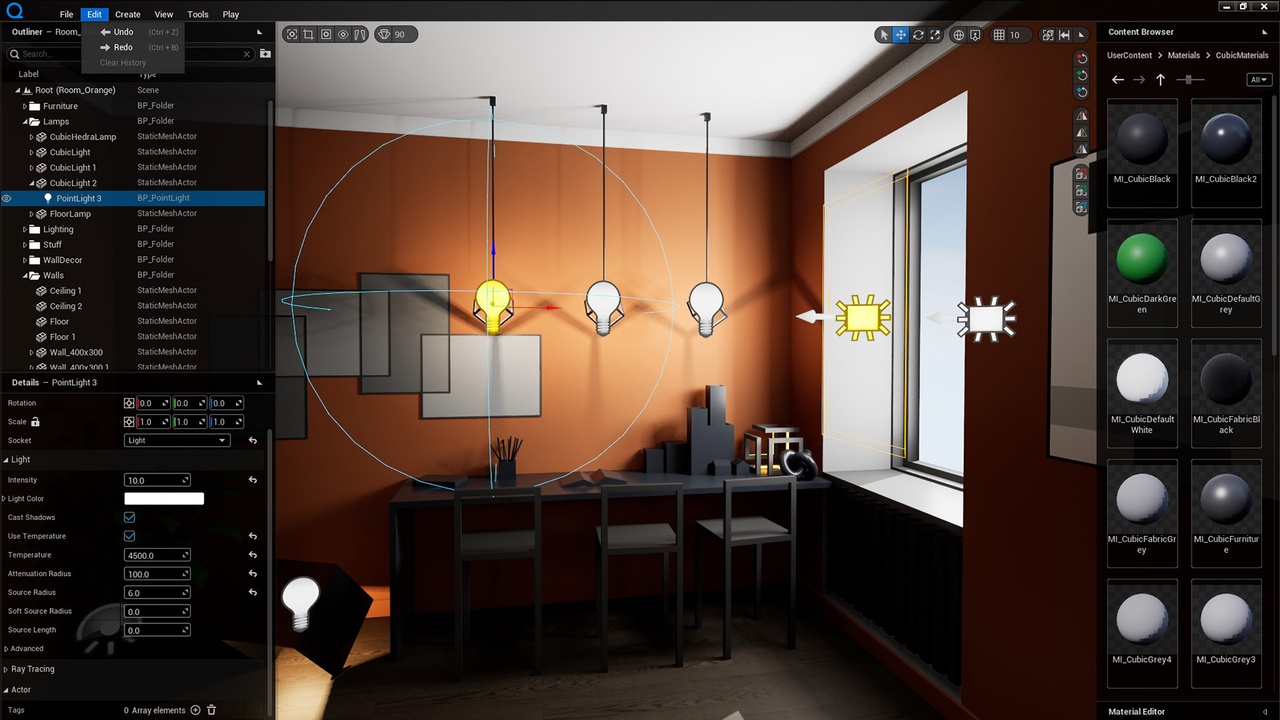
Task: Select CubicLight 1 in the Outliner
Action: tap(73, 168)
